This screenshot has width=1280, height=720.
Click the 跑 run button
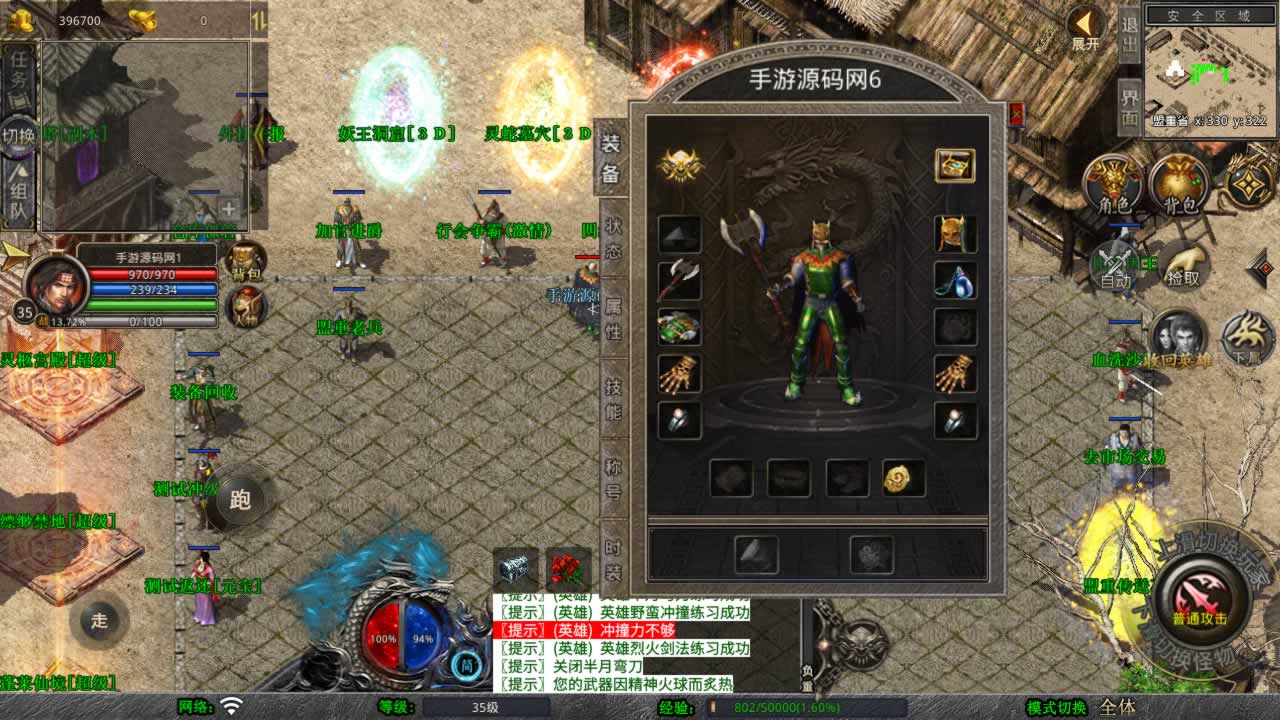pyautogui.click(x=240, y=499)
